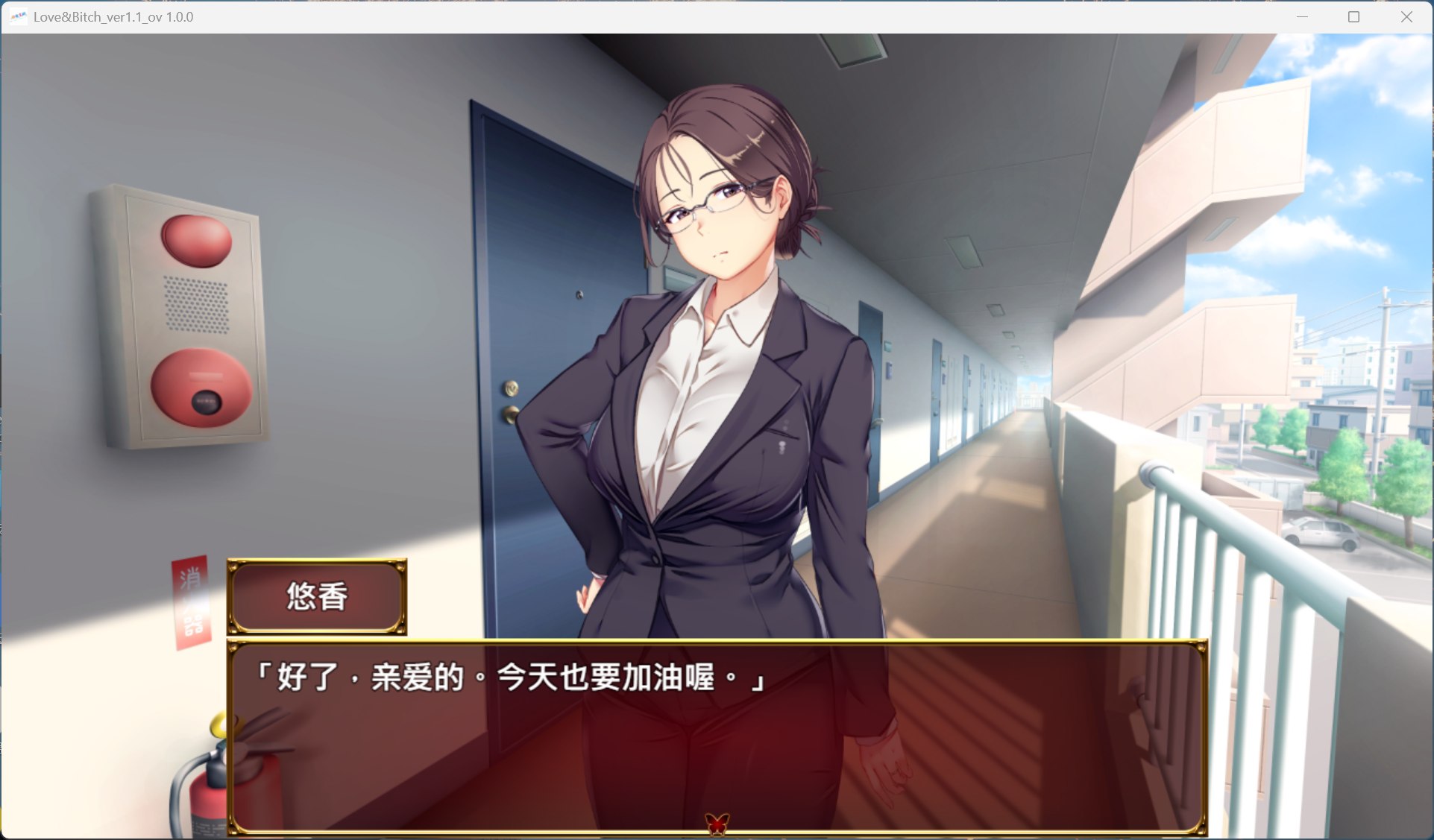Close the Love&Bitch game window
1434x840 pixels.
pos(1406,16)
